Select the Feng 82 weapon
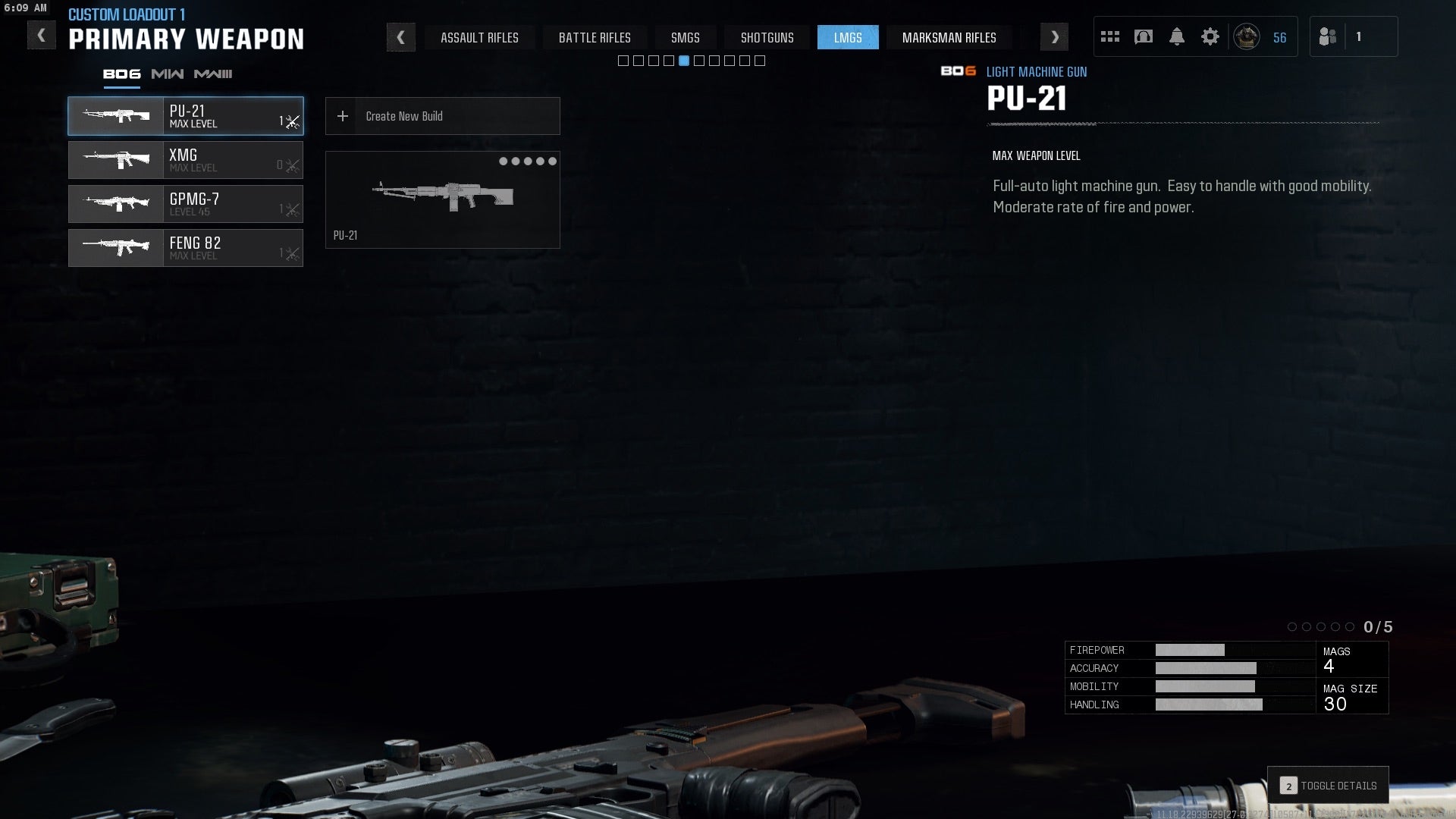 click(x=186, y=248)
